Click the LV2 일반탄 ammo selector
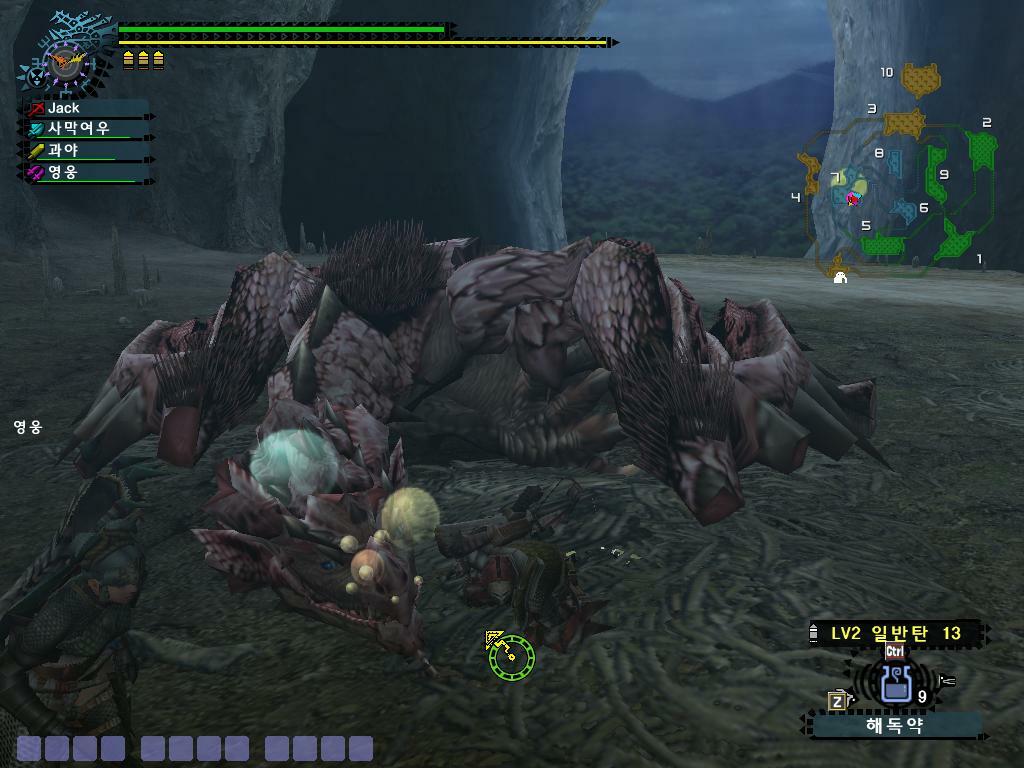Viewport: 1024px width, 768px height. click(x=896, y=633)
